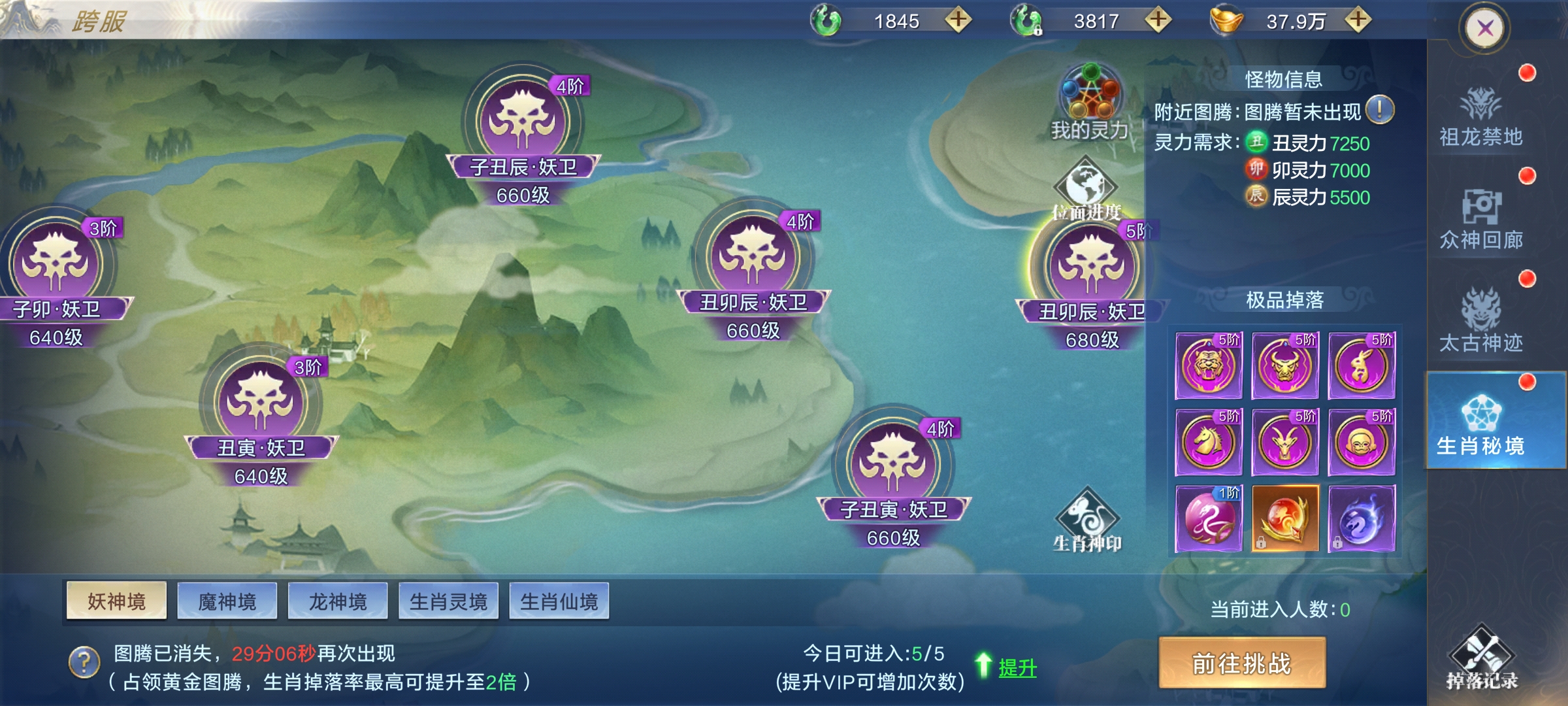Open 祖龙禁地 from the side menu
The width and height of the screenshot is (1568, 706).
click(1481, 116)
